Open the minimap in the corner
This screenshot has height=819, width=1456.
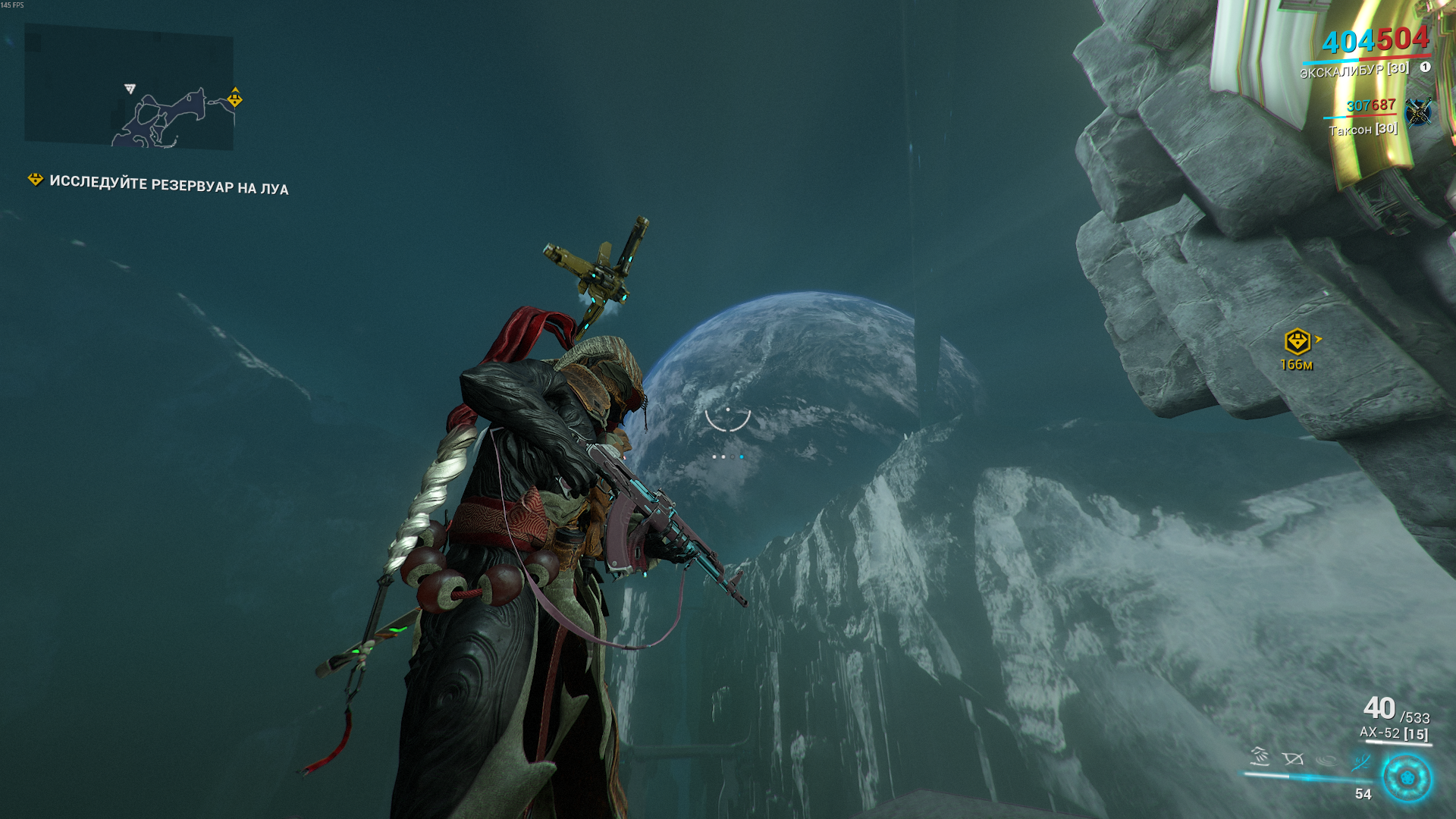pos(129,86)
